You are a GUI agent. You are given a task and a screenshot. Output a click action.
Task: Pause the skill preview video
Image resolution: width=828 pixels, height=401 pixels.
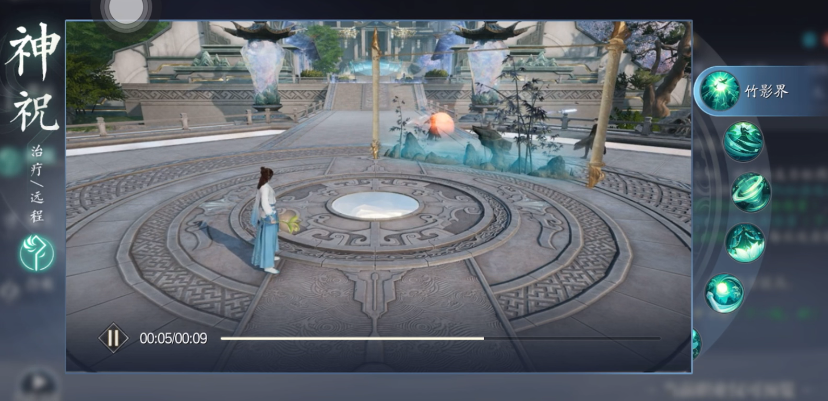pos(113,338)
